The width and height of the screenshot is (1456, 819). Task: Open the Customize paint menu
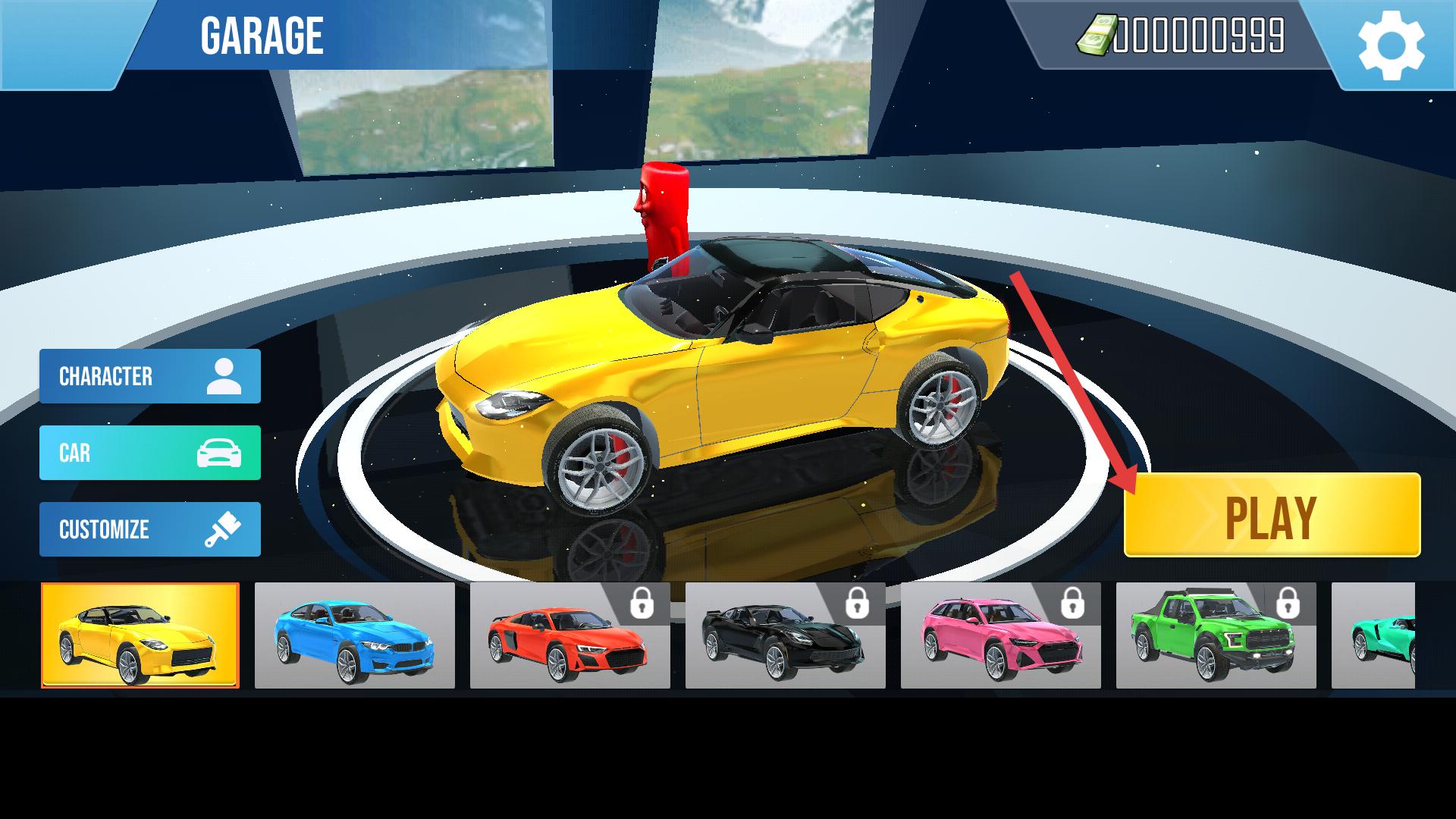click(150, 529)
